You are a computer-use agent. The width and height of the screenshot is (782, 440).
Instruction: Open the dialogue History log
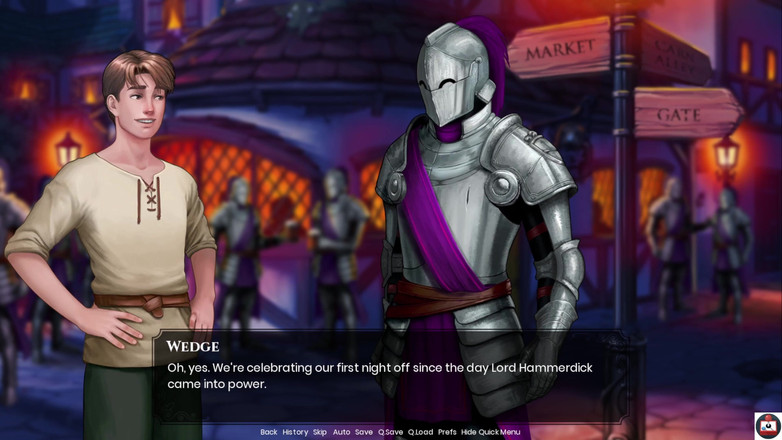point(295,432)
